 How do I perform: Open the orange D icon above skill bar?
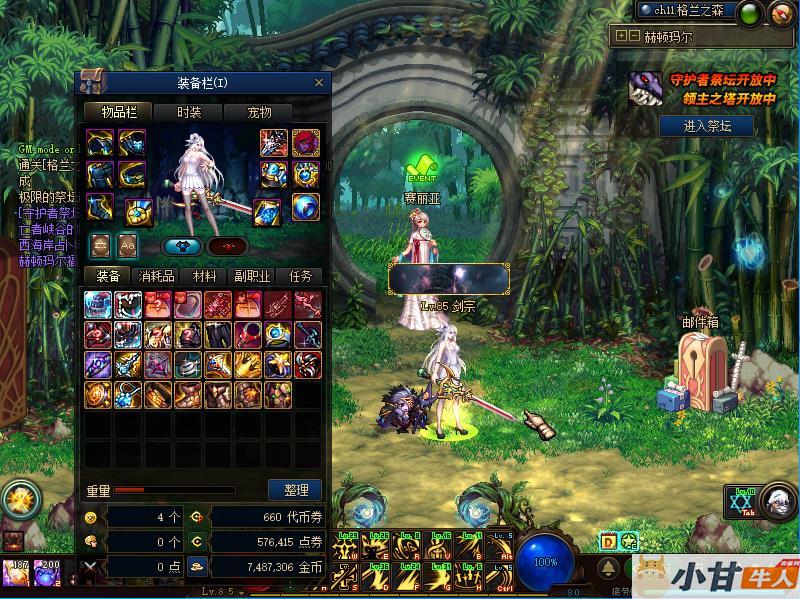608,541
